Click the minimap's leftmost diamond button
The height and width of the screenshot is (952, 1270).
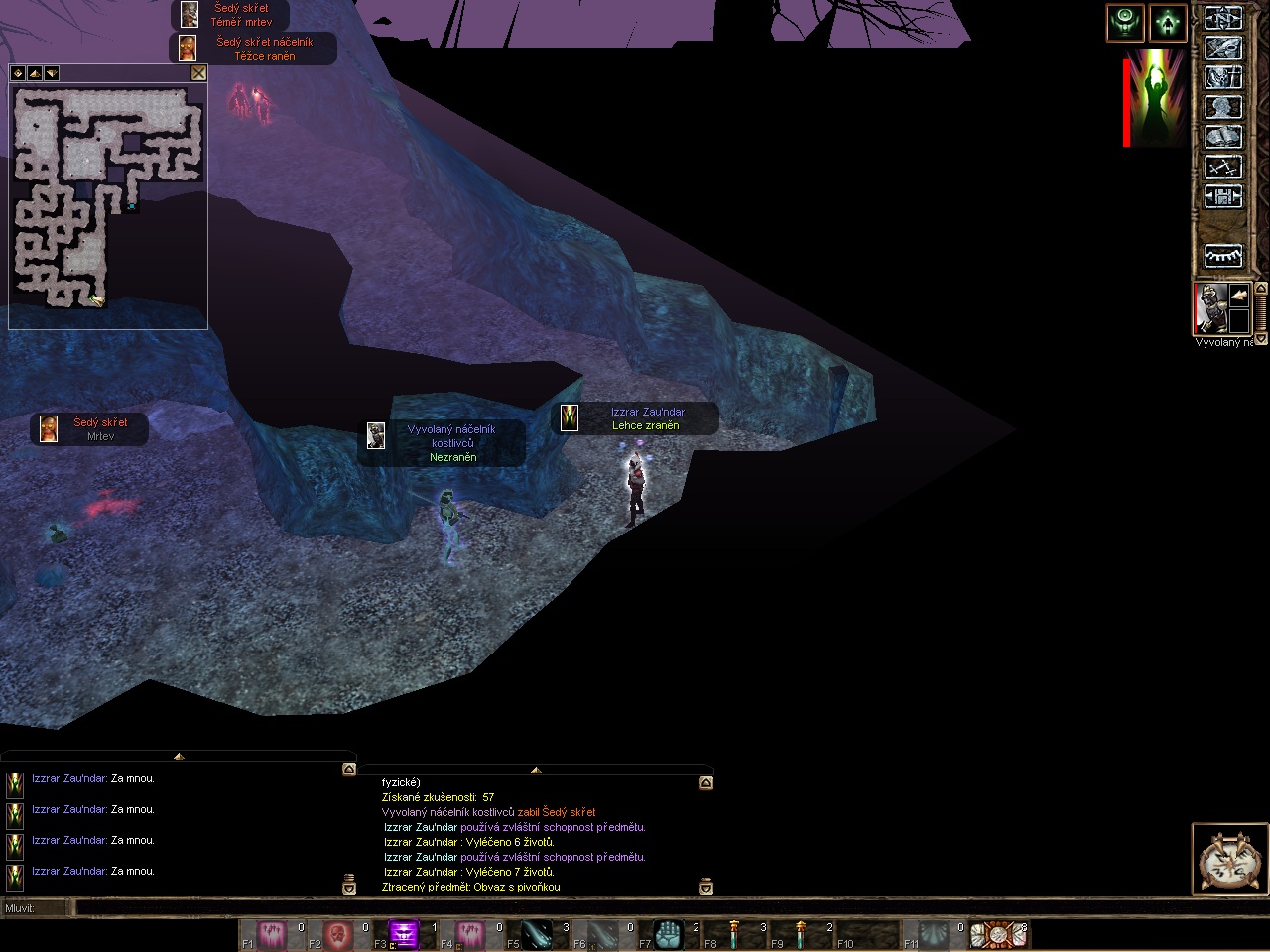18,73
